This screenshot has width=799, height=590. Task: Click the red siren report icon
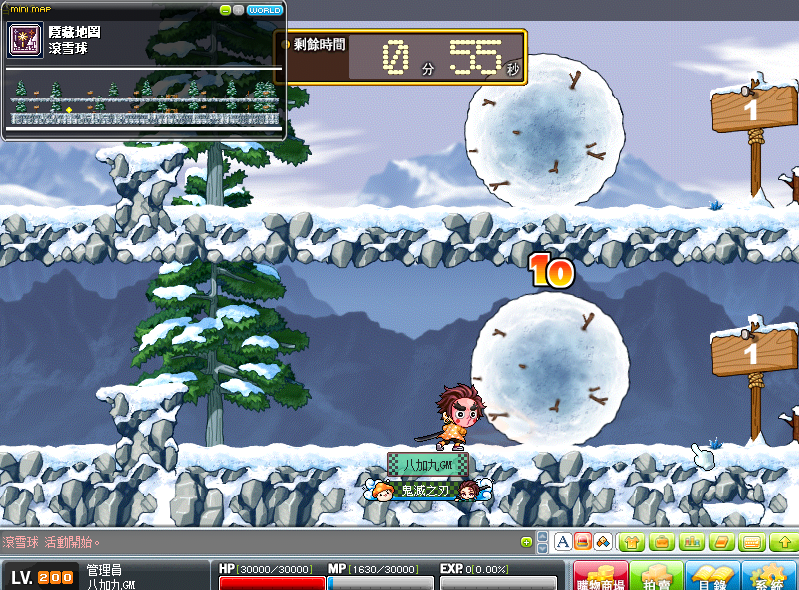pyautogui.click(x=582, y=542)
